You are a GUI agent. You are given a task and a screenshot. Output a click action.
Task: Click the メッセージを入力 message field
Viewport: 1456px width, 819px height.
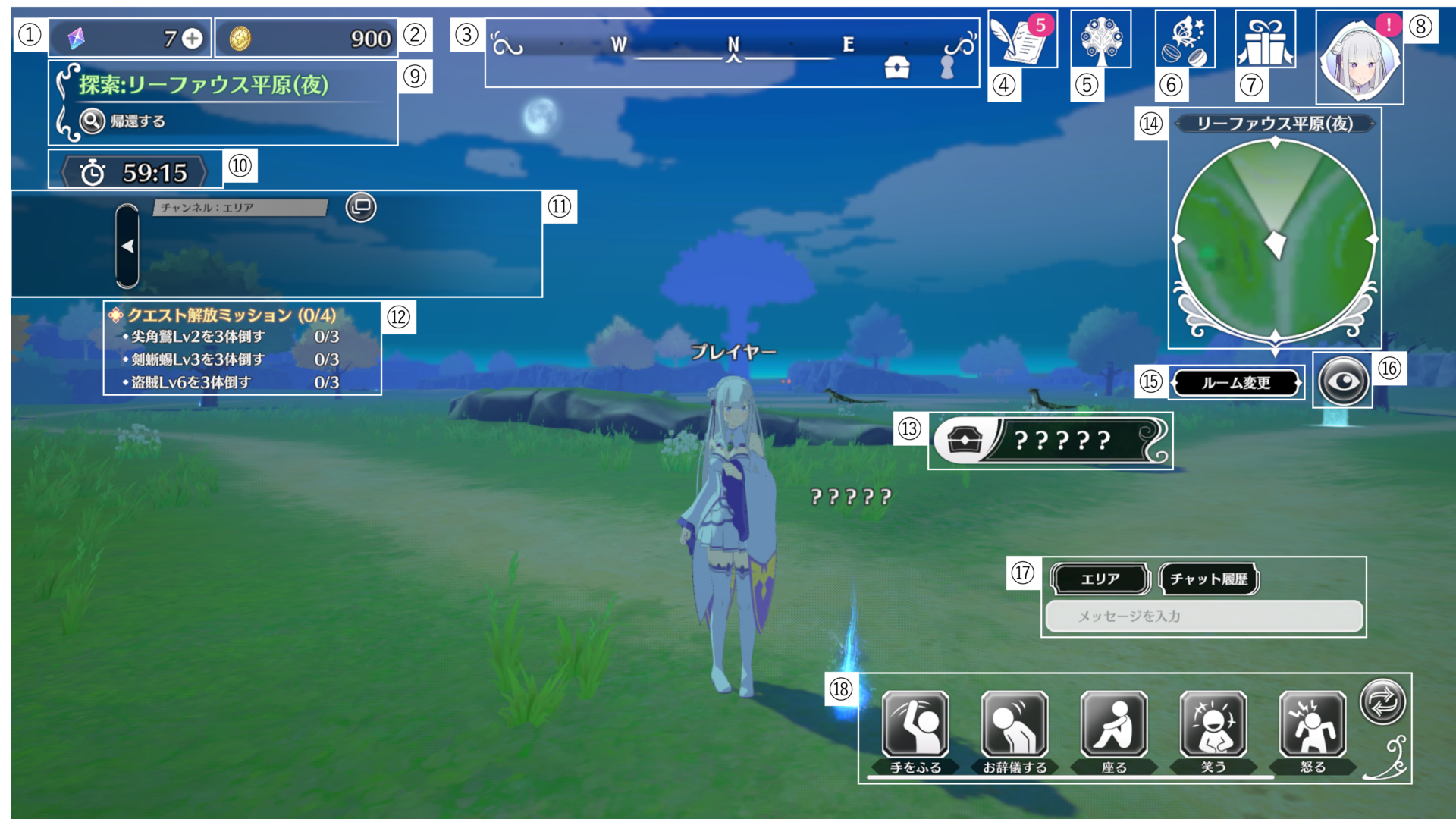click(1203, 617)
